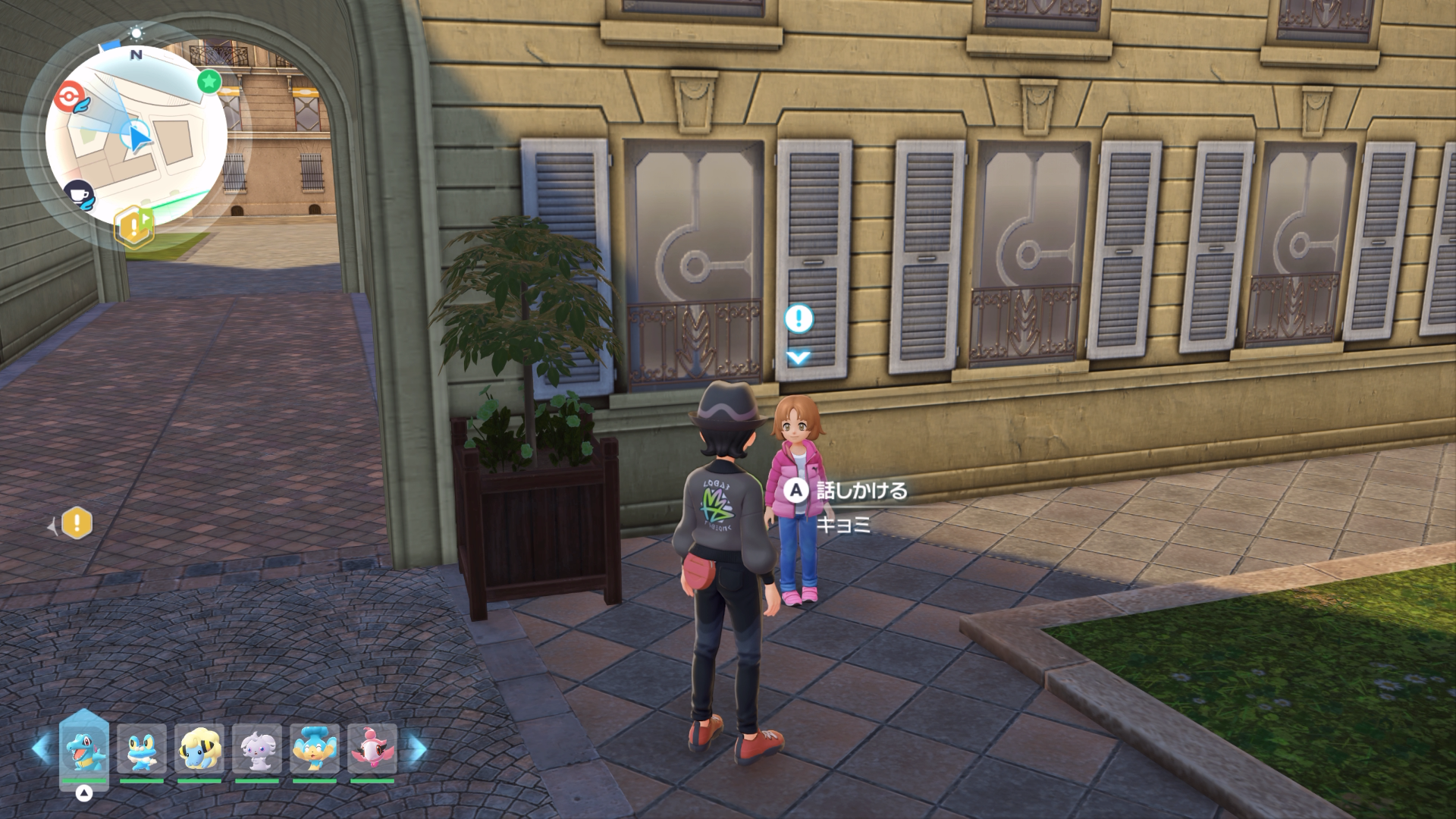1456x819 pixels.
Task: Select Totodile in the party bar
Action: [84, 748]
